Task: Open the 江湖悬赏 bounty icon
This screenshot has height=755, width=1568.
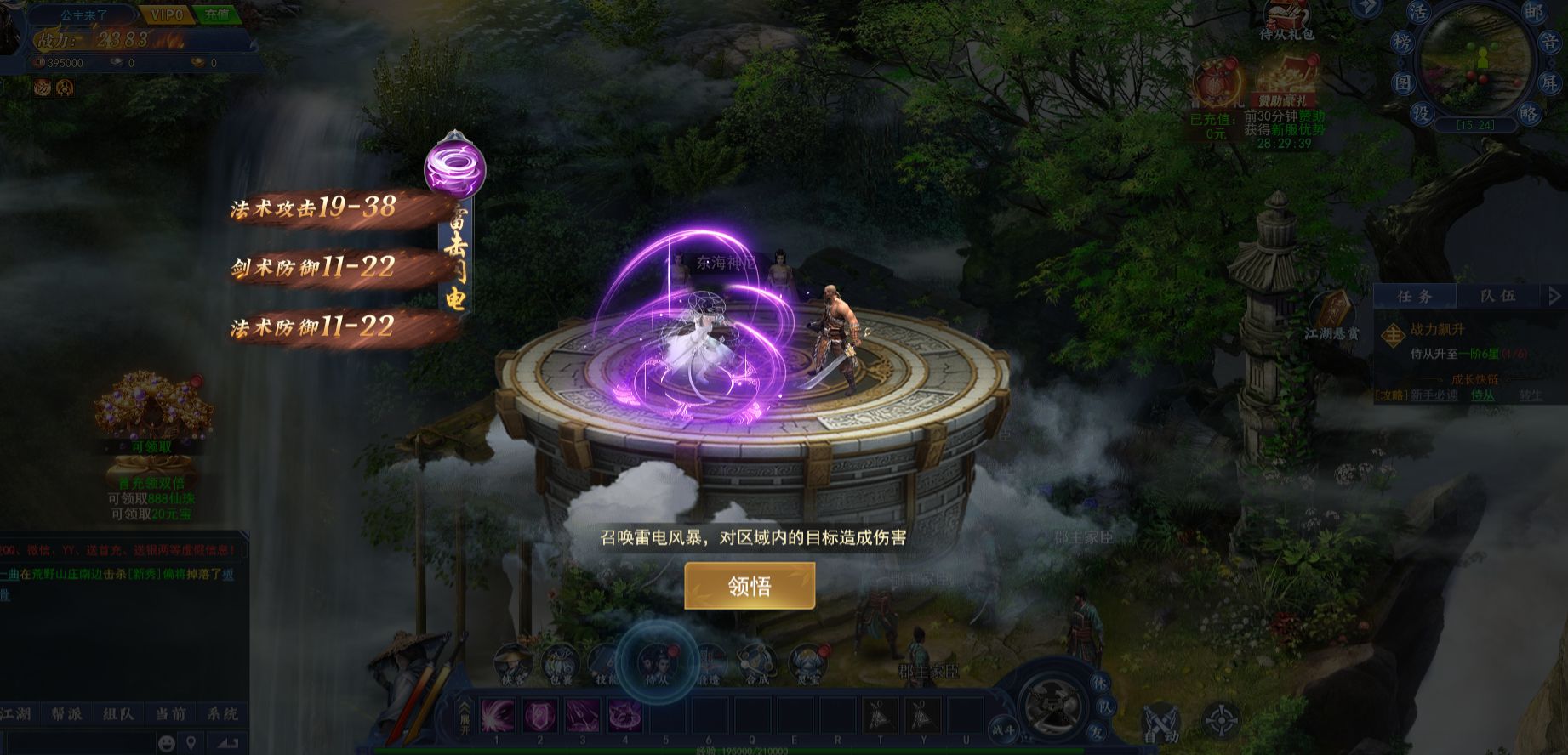Action: coord(1332,316)
